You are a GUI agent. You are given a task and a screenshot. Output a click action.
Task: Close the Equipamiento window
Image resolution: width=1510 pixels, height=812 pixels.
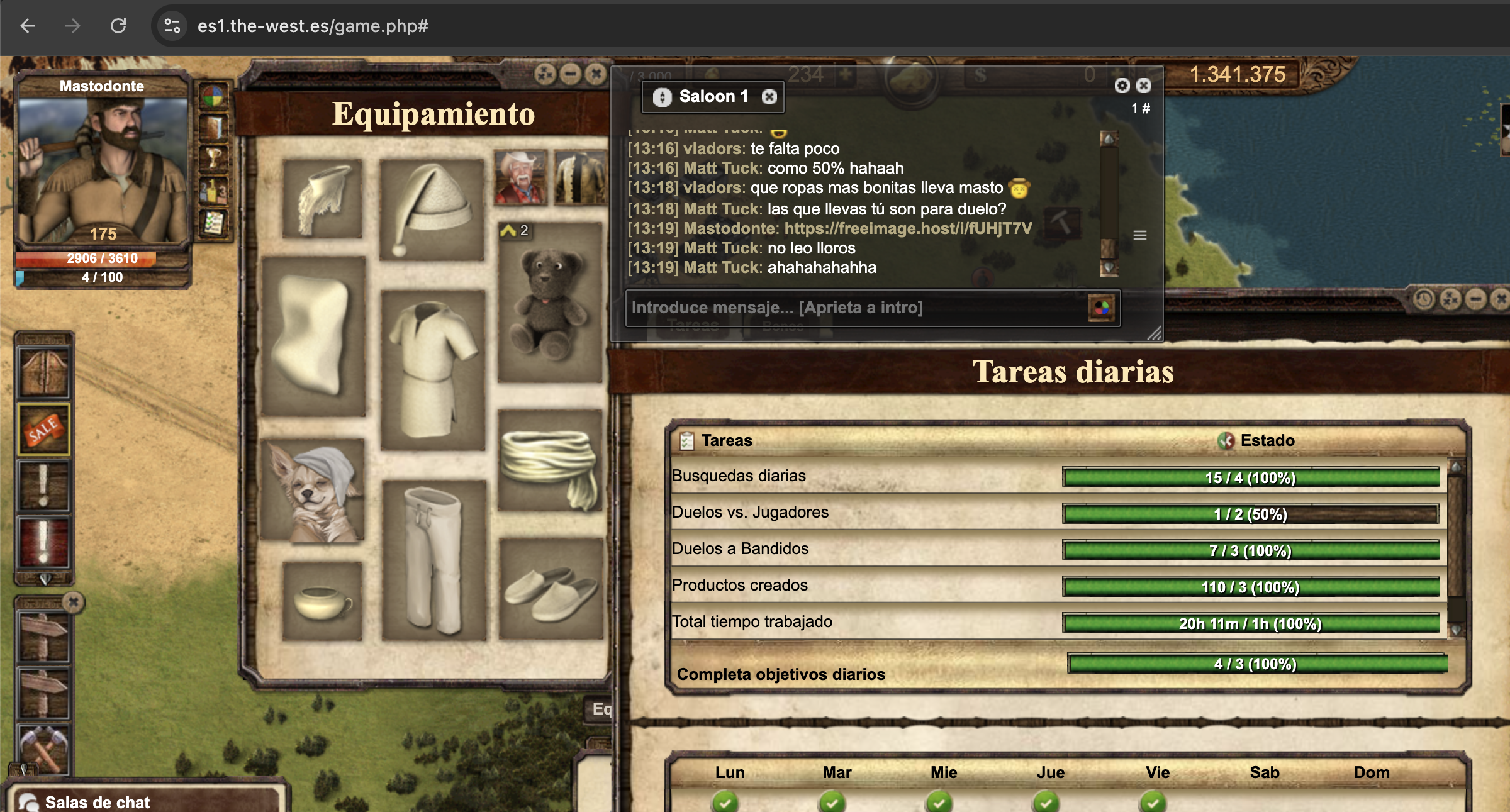pos(595,74)
